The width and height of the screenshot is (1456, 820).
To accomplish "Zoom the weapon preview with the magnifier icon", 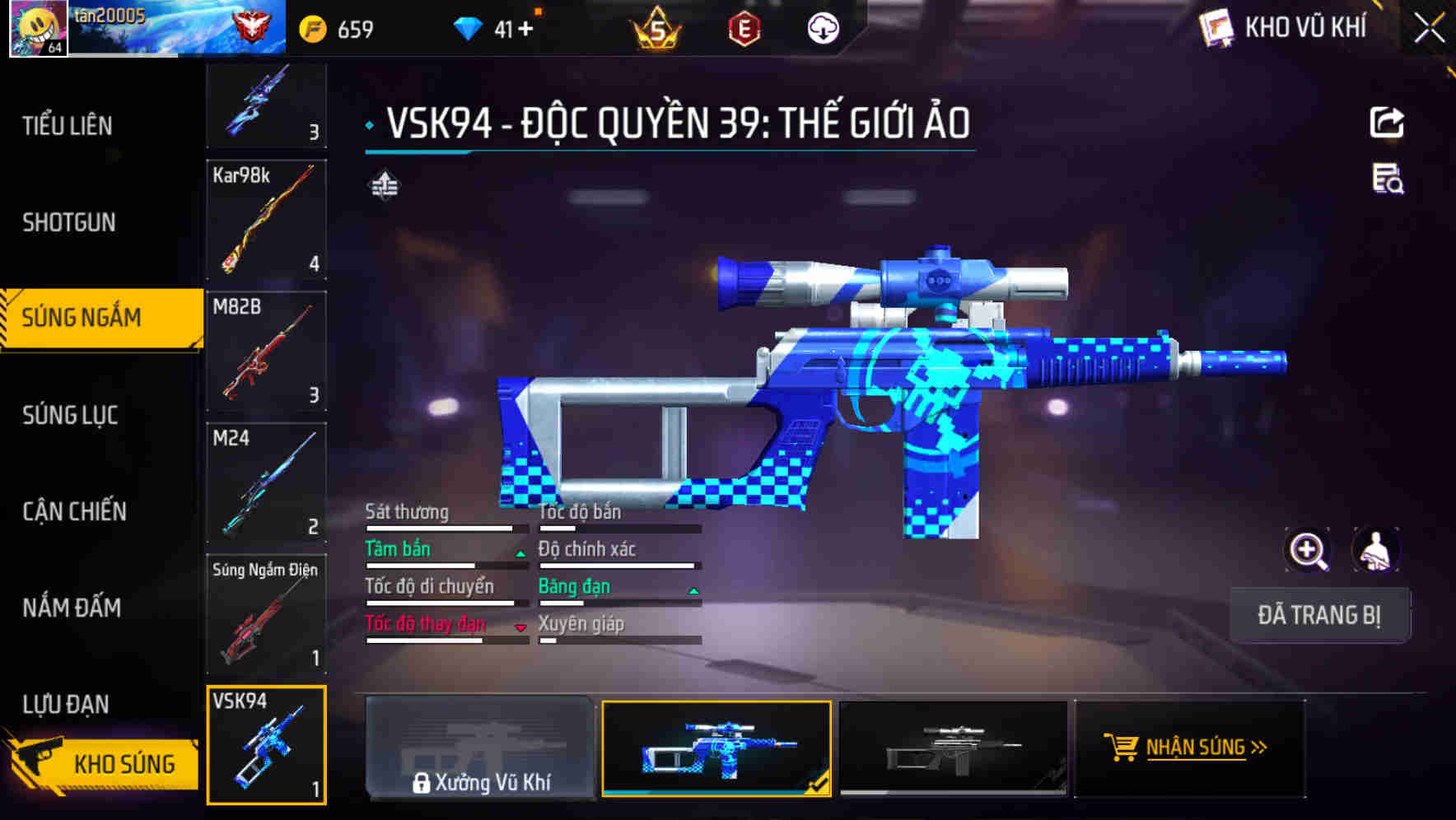I will click(x=1308, y=550).
